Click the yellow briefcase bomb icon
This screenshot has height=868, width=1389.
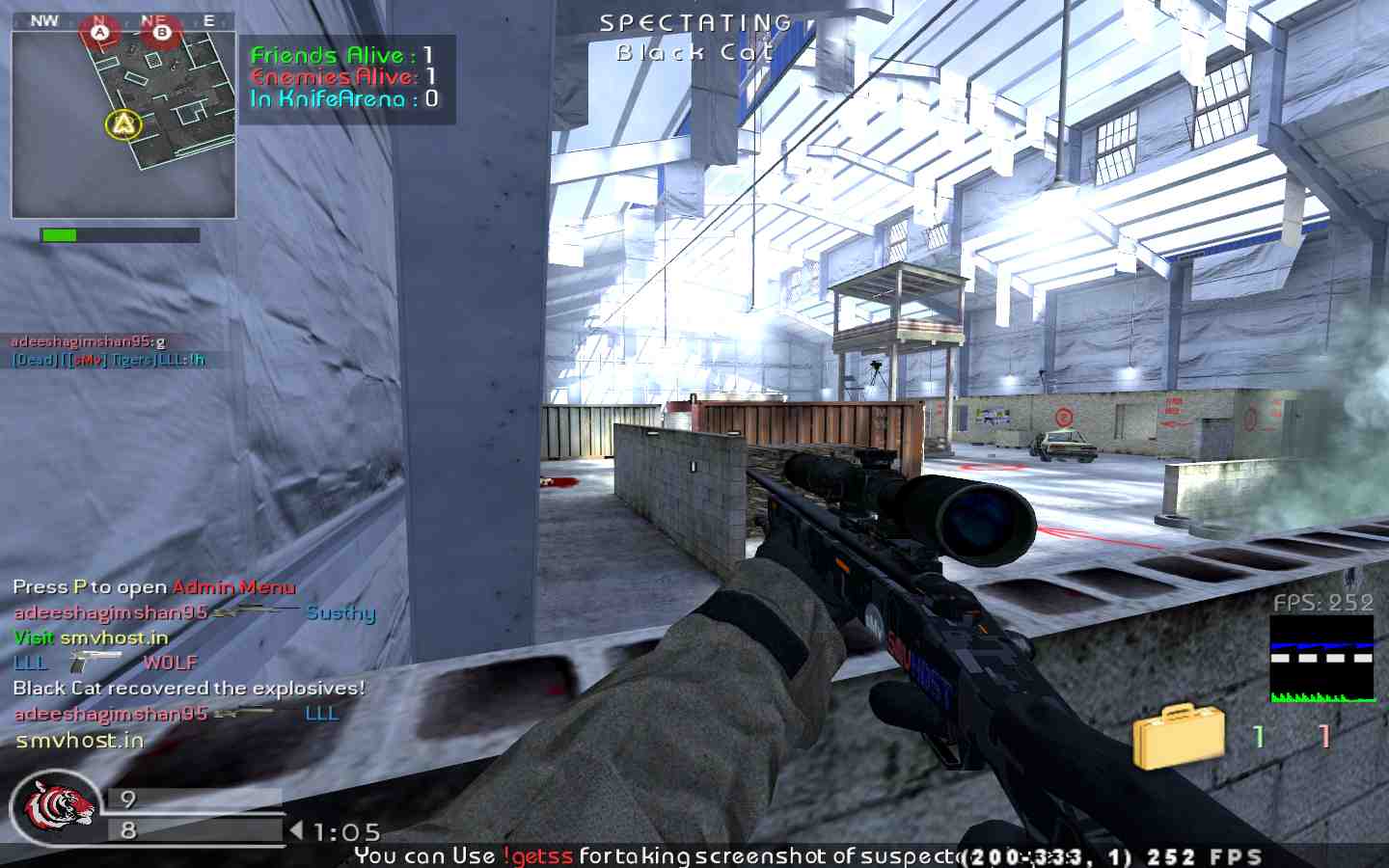(x=1178, y=737)
